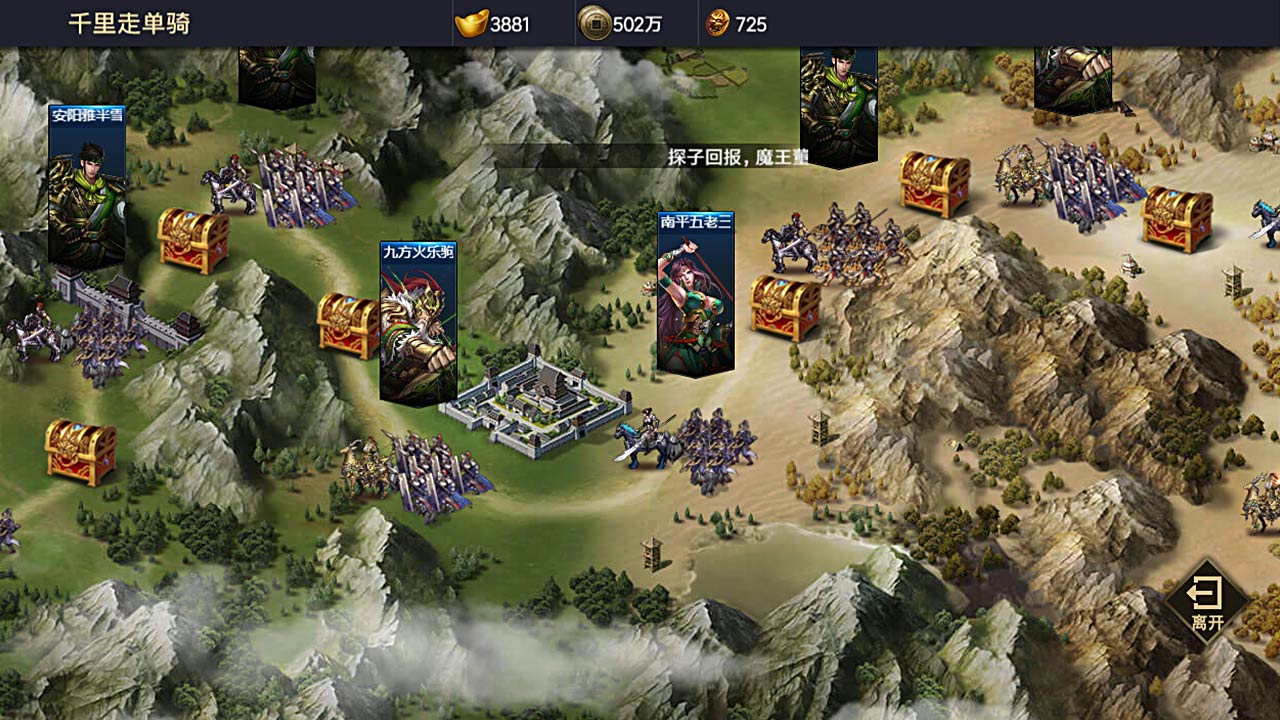The width and height of the screenshot is (1280, 720).
Task: Open the 南平五老三 player banner
Action: (695, 292)
